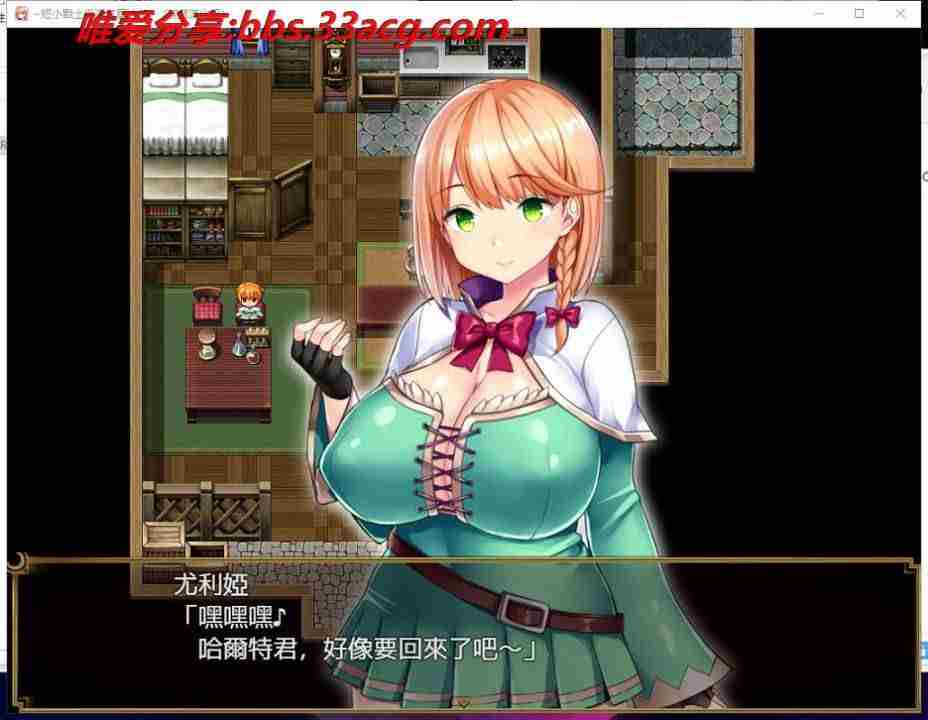Maximize the game window
The image size is (928, 720).
[860, 14]
